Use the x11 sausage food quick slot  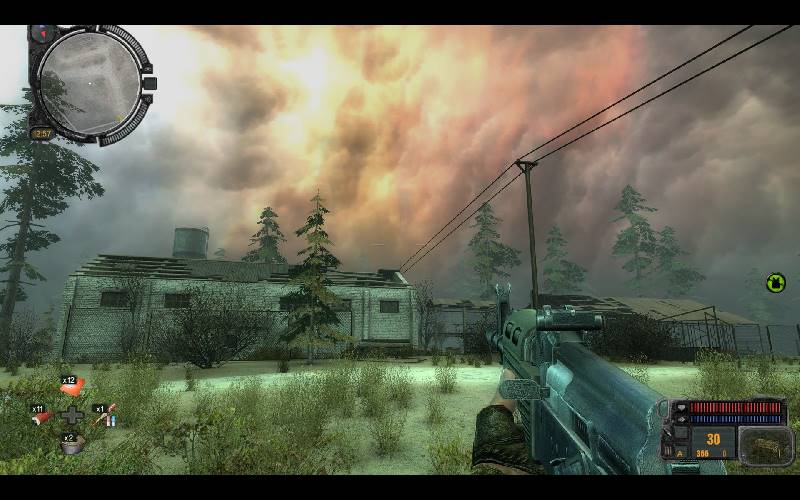tap(42, 418)
